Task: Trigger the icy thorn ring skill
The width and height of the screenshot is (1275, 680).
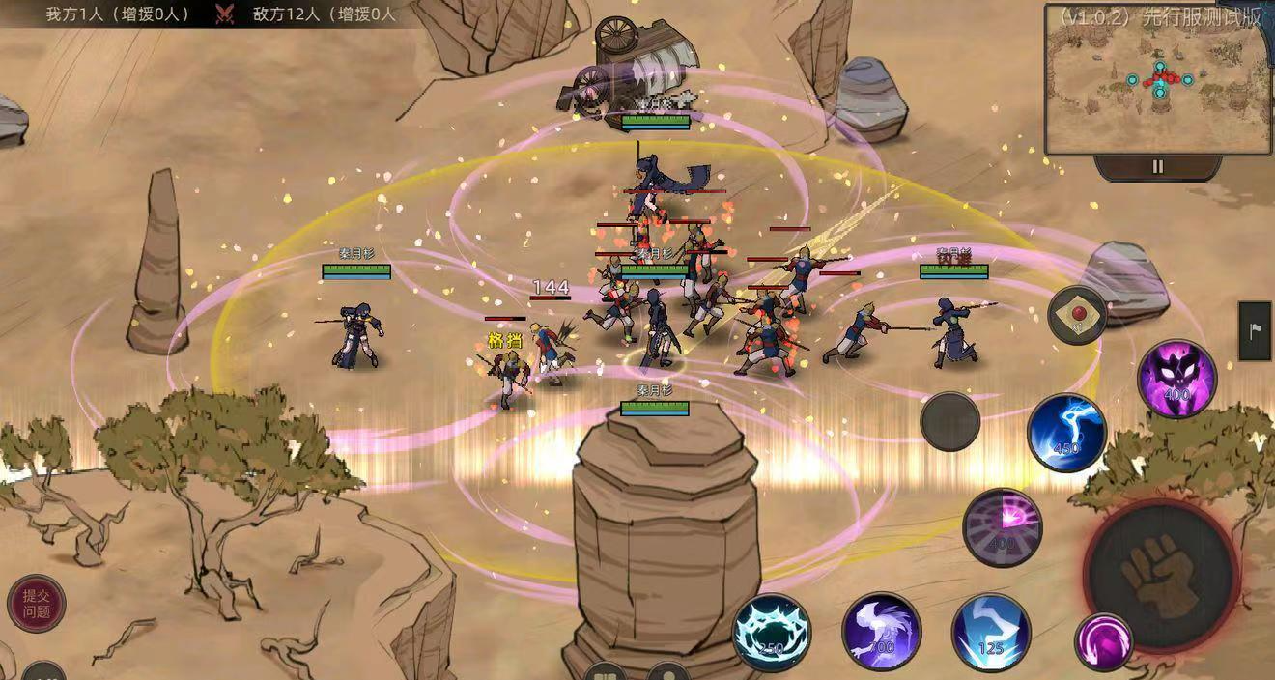Action: (772, 632)
